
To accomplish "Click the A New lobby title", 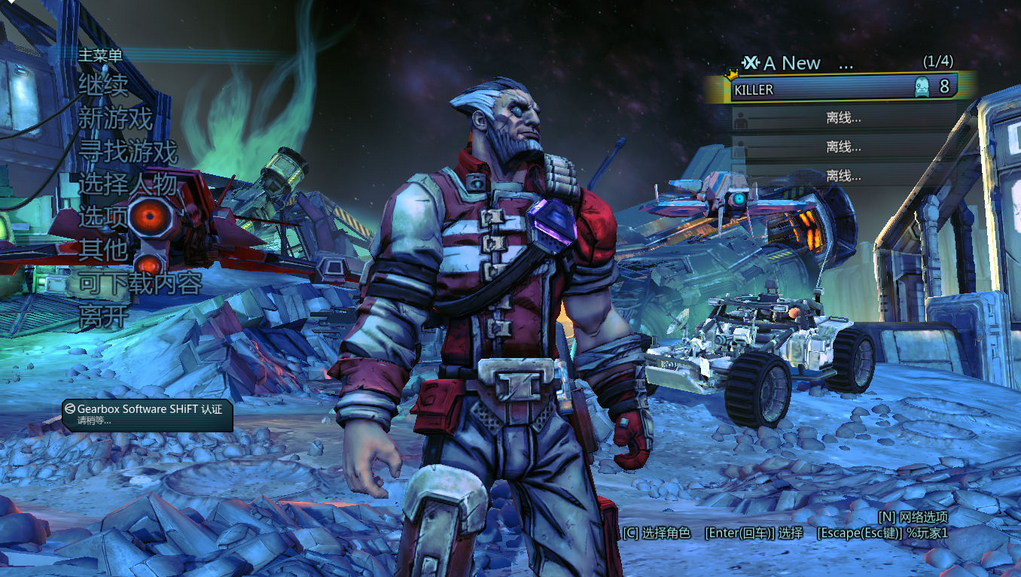I will pos(799,63).
